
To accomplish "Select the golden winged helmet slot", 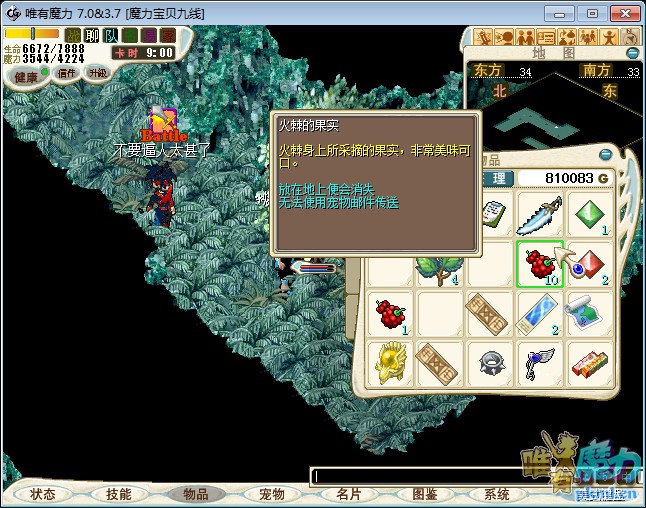I will 391,364.
